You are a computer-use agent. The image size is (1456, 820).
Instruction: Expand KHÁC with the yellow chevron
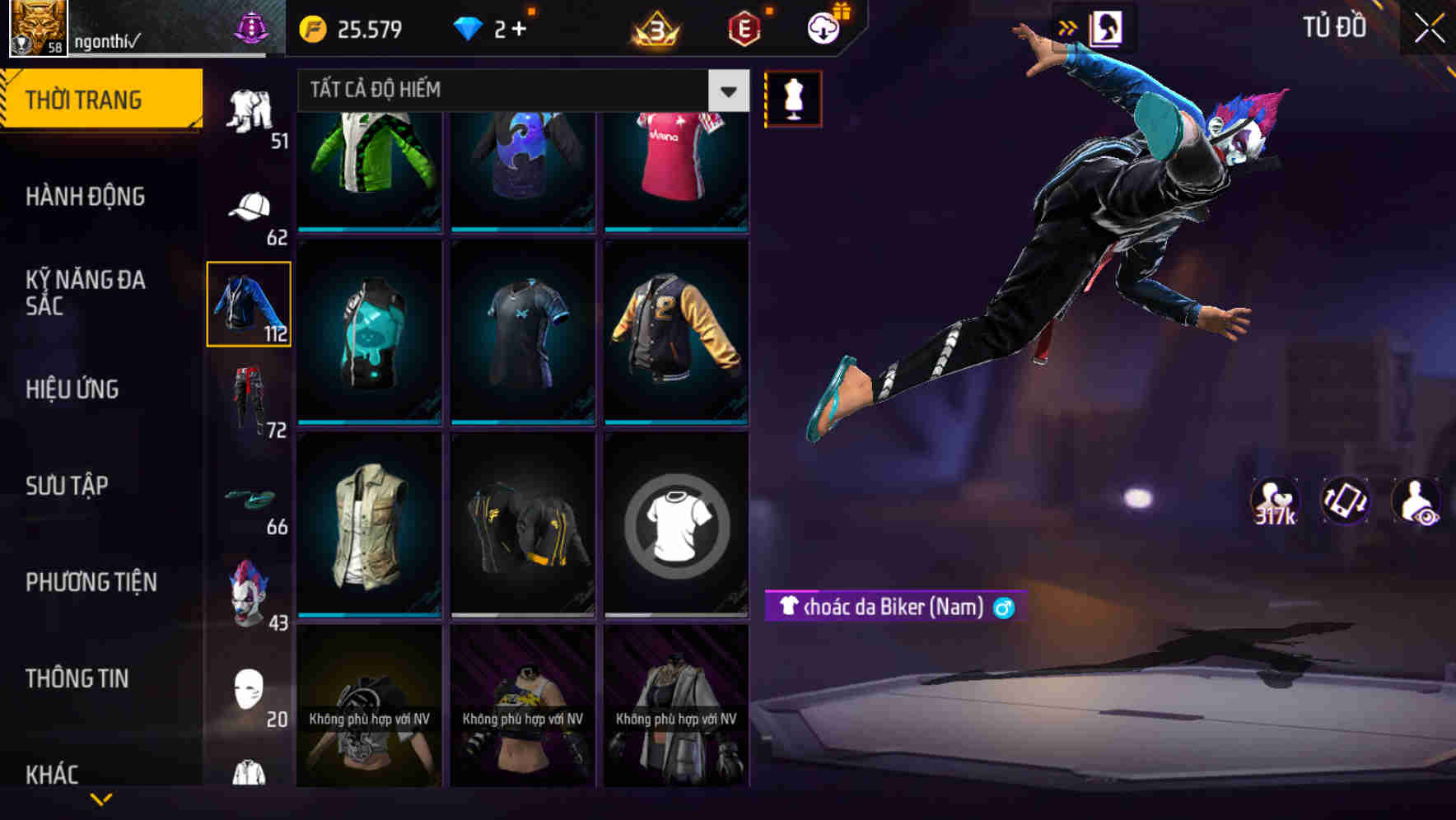[x=101, y=800]
